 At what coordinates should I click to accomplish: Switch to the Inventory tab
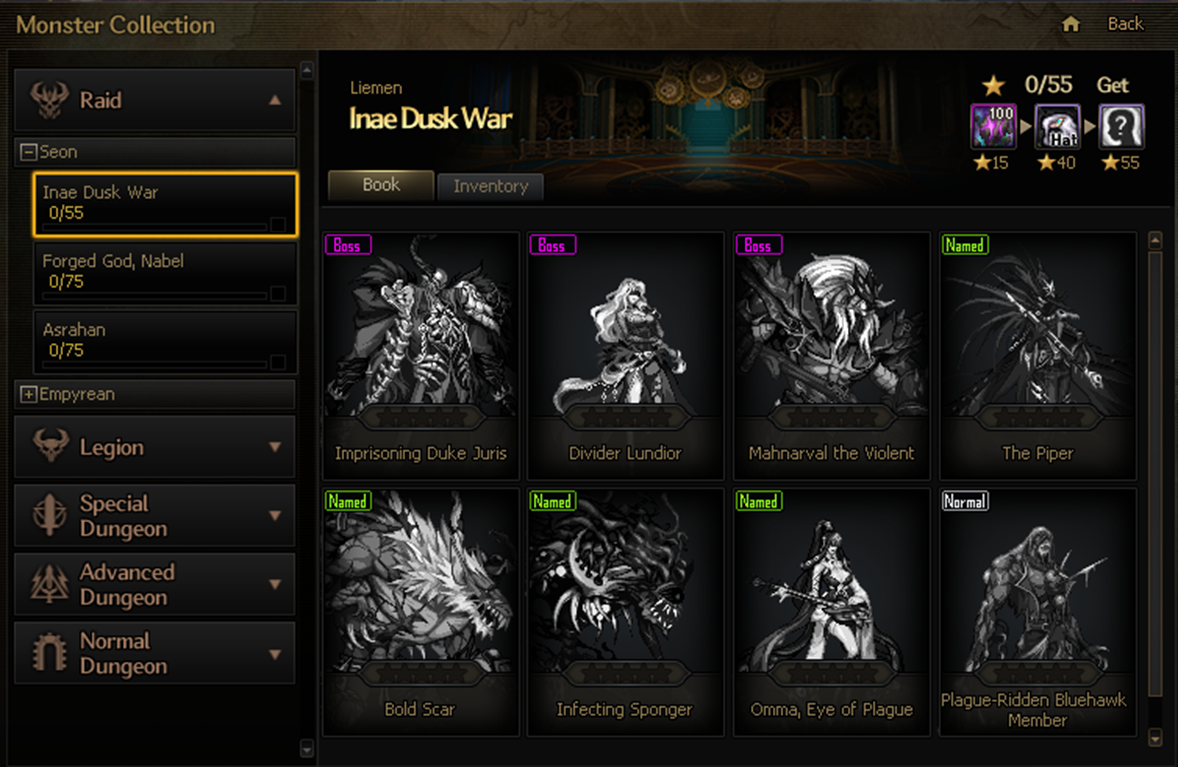(x=490, y=187)
